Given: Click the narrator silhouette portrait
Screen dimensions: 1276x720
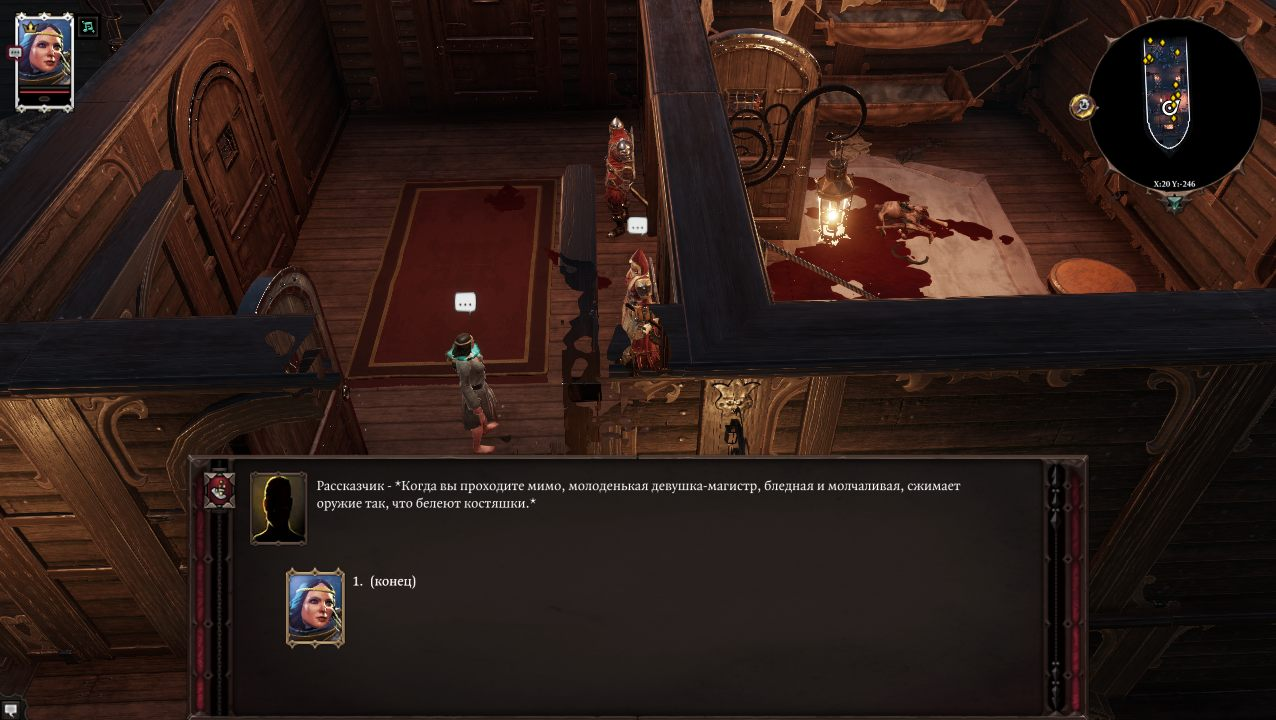Looking at the screenshot, I should point(278,508).
